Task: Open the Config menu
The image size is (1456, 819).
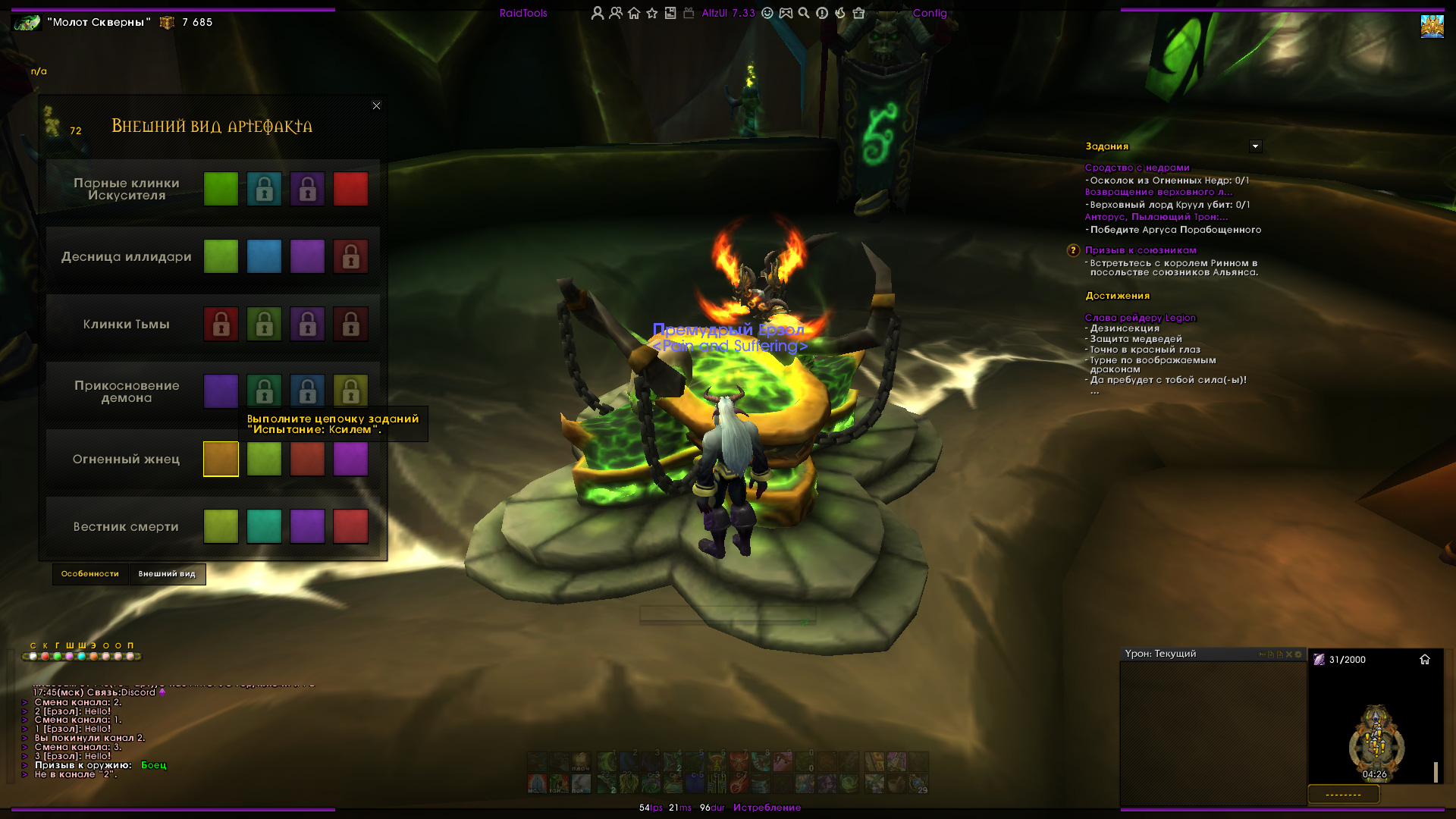Action: tap(930, 13)
